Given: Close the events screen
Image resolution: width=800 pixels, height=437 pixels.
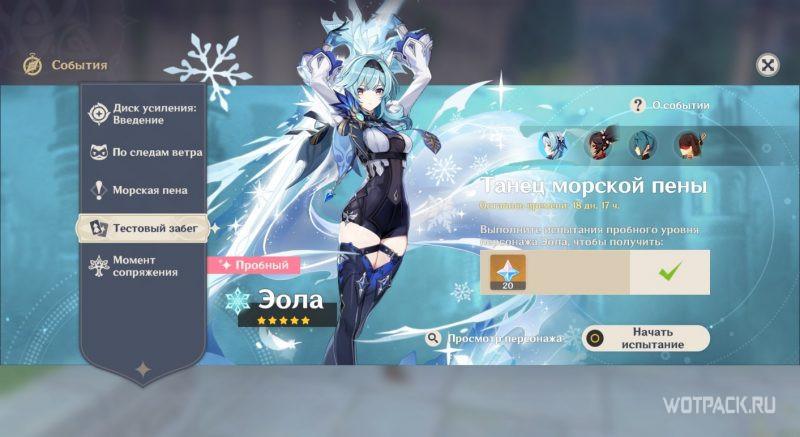Looking at the screenshot, I should [x=767, y=66].
